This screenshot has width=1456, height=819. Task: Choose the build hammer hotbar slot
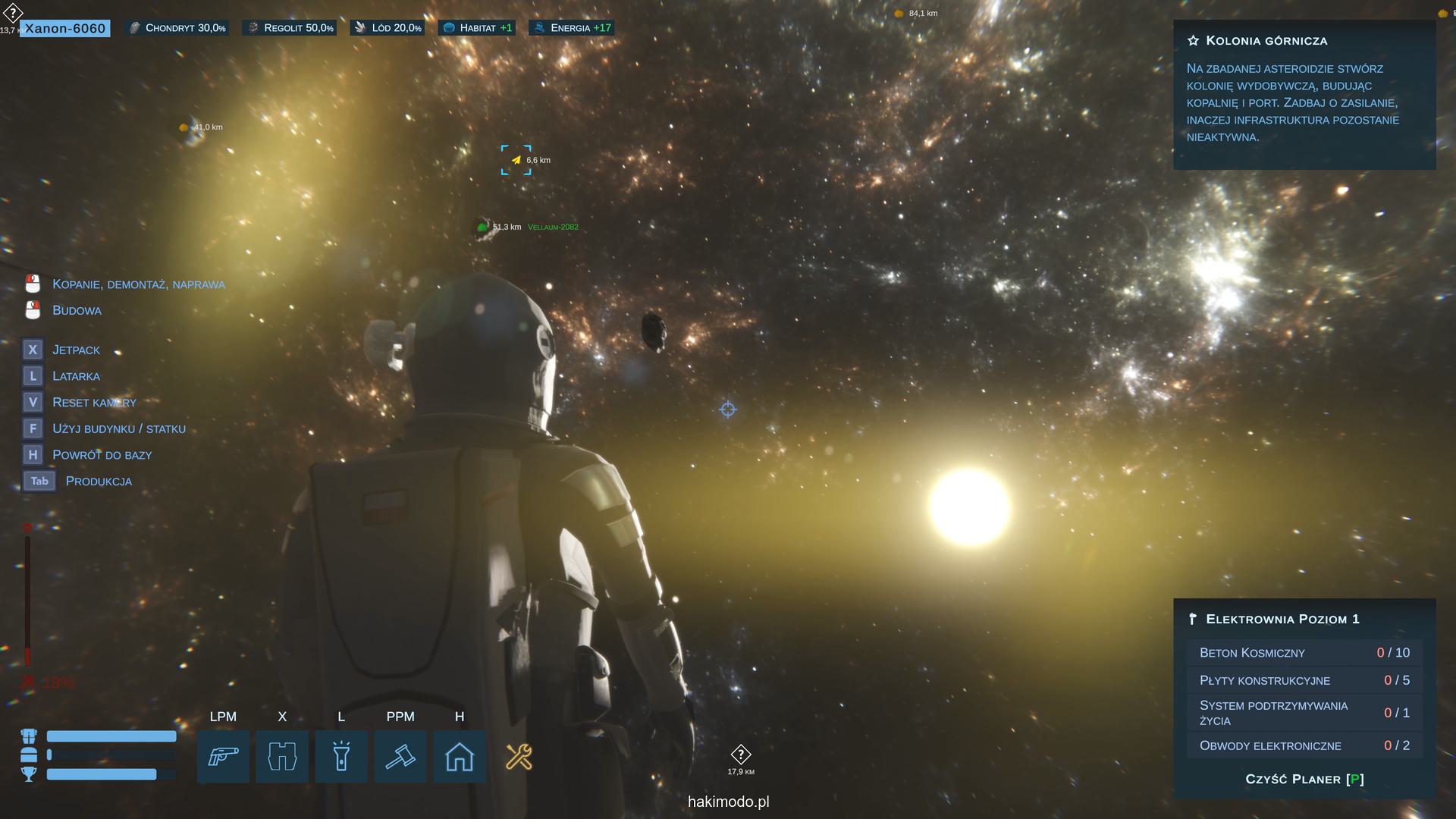pyautogui.click(x=400, y=756)
